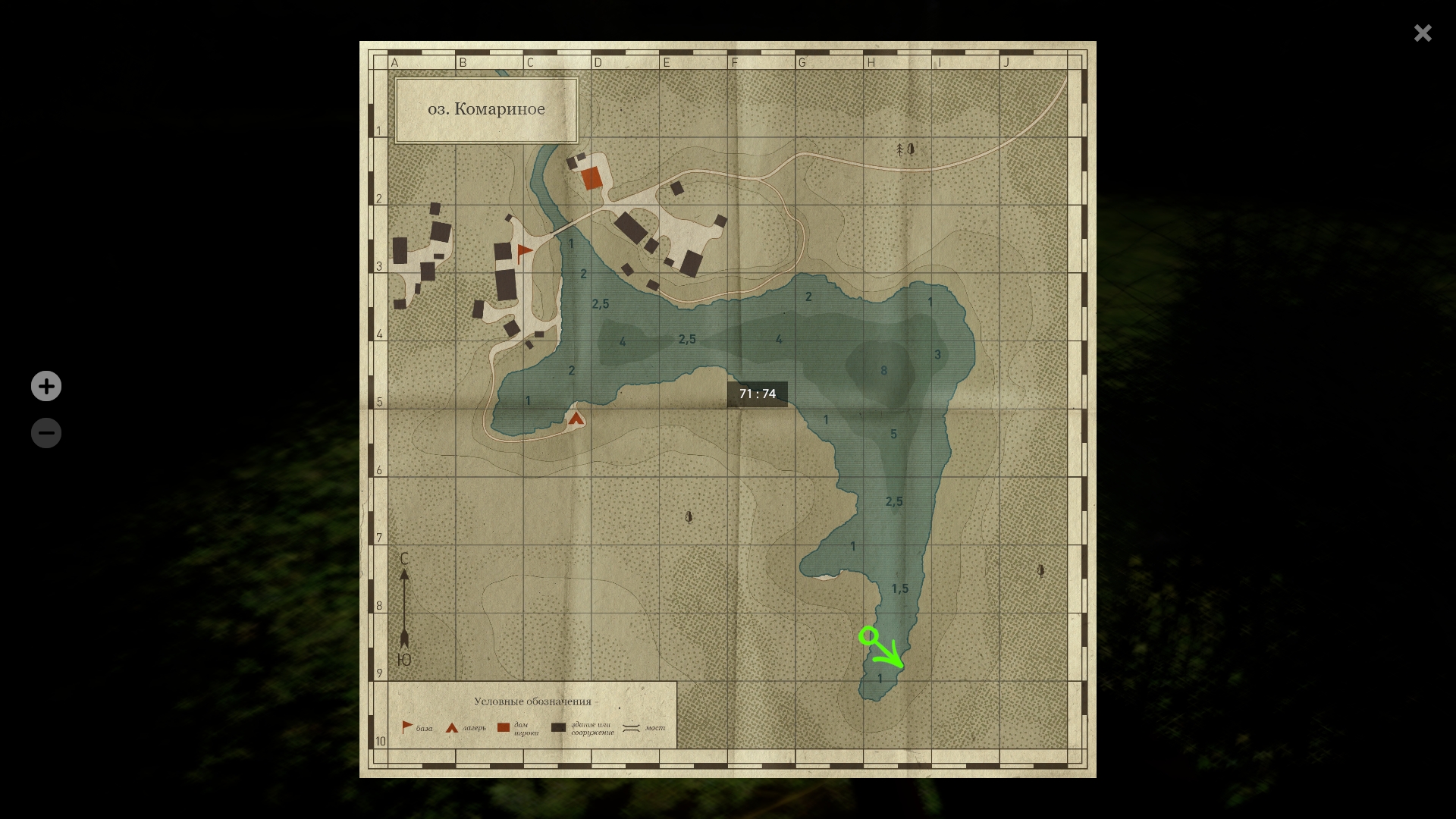Close the map with the X button
1456x819 pixels.
[1423, 33]
